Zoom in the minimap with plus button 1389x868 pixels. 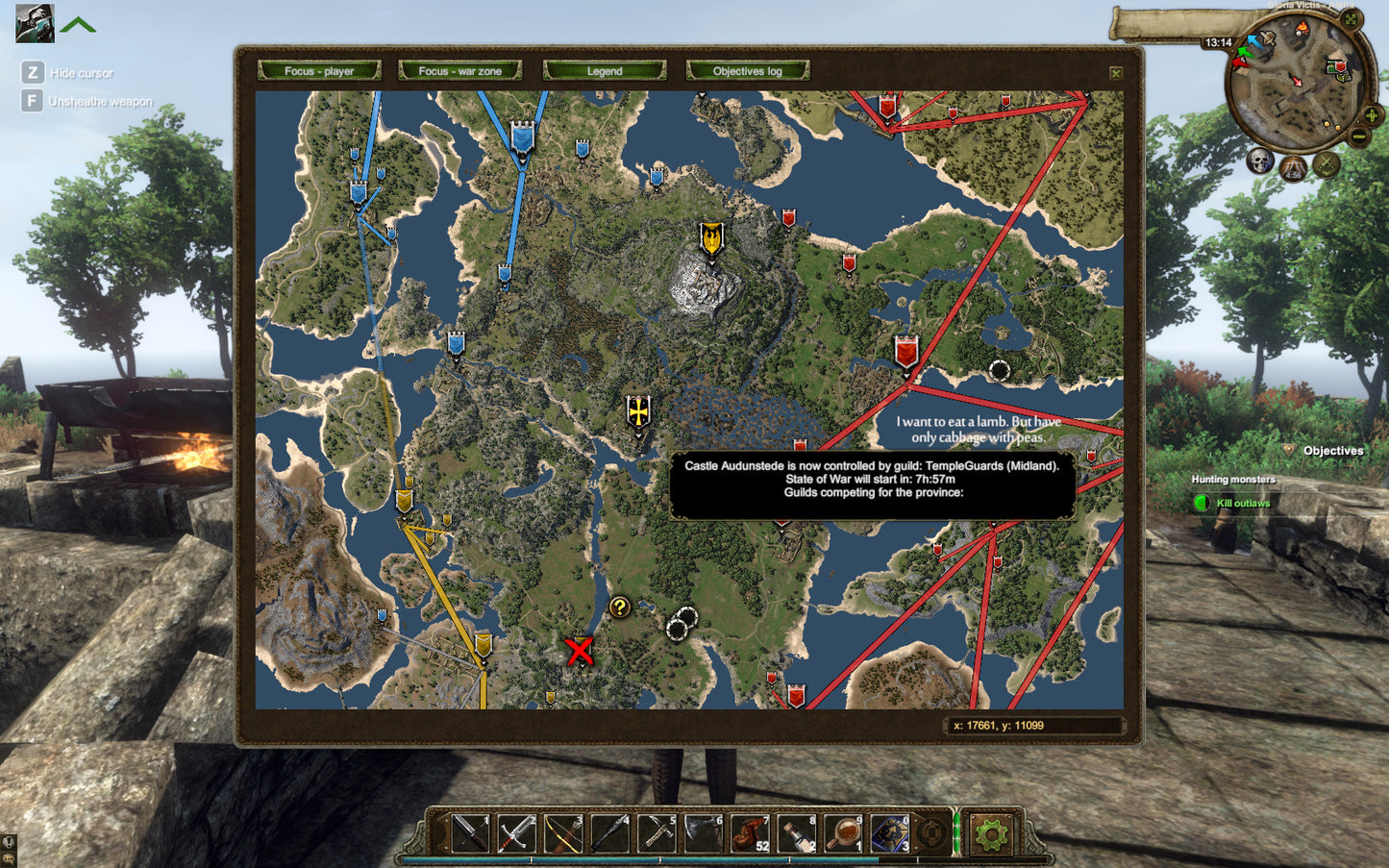pyautogui.click(x=1372, y=116)
